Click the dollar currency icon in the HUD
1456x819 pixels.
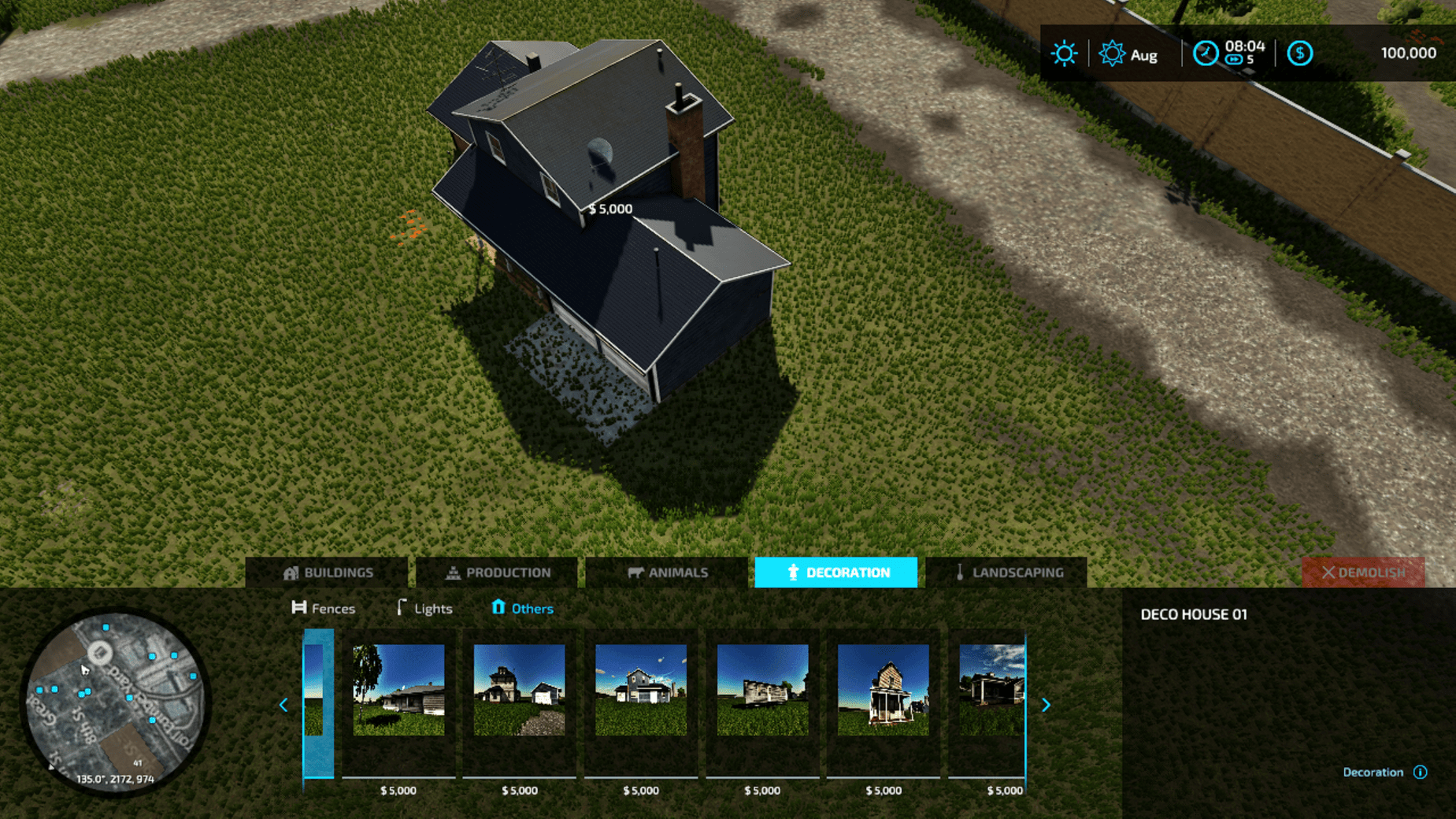(1300, 54)
